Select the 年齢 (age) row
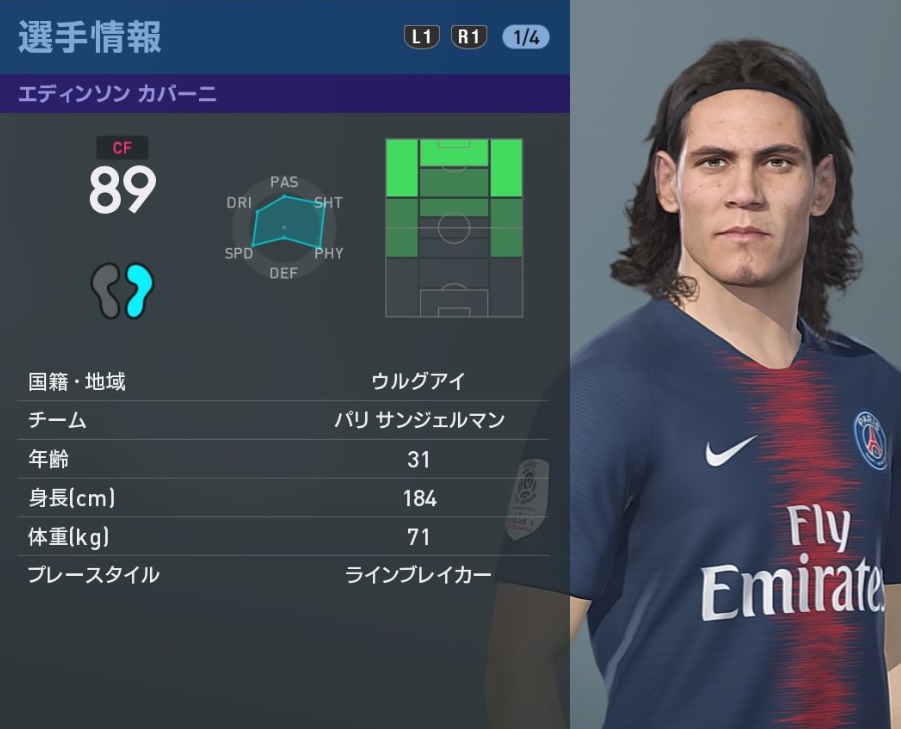This screenshot has width=901, height=729. [285, 459]
